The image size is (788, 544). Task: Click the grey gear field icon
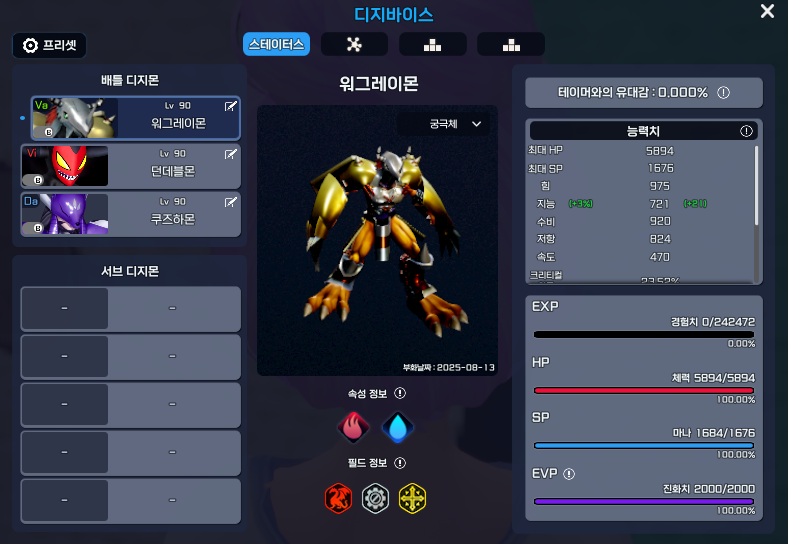375,497
